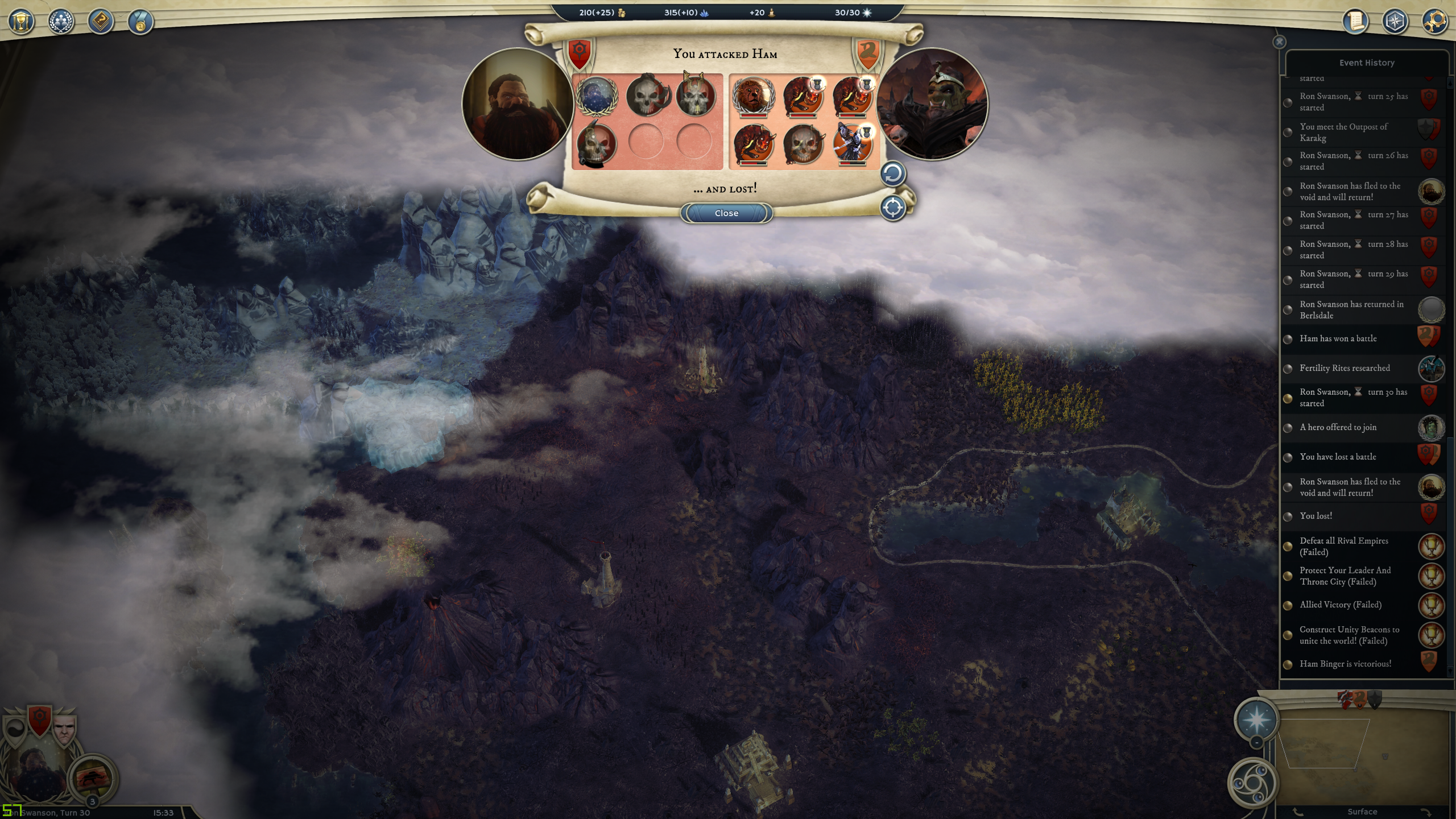Open the players laurel wreath icon

pyautogui.click(x=61, y=22)
